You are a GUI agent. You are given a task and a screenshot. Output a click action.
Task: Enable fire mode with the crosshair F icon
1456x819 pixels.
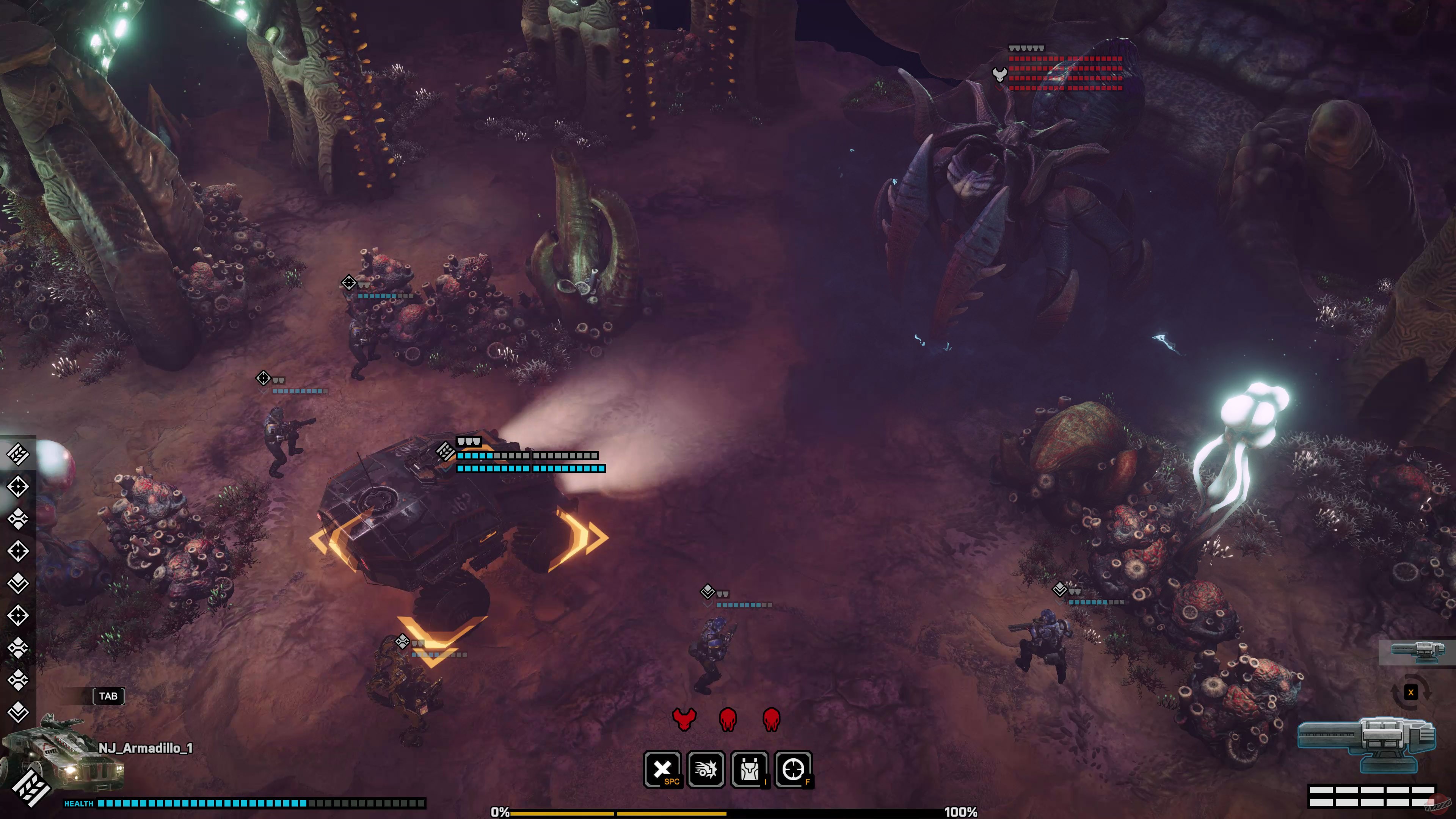[x=794, y=770]
